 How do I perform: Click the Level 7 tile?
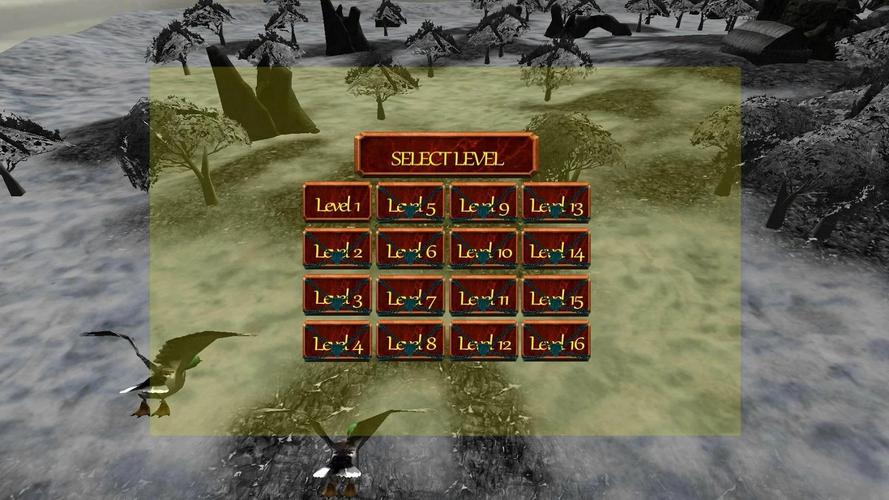tap(410, 296)
